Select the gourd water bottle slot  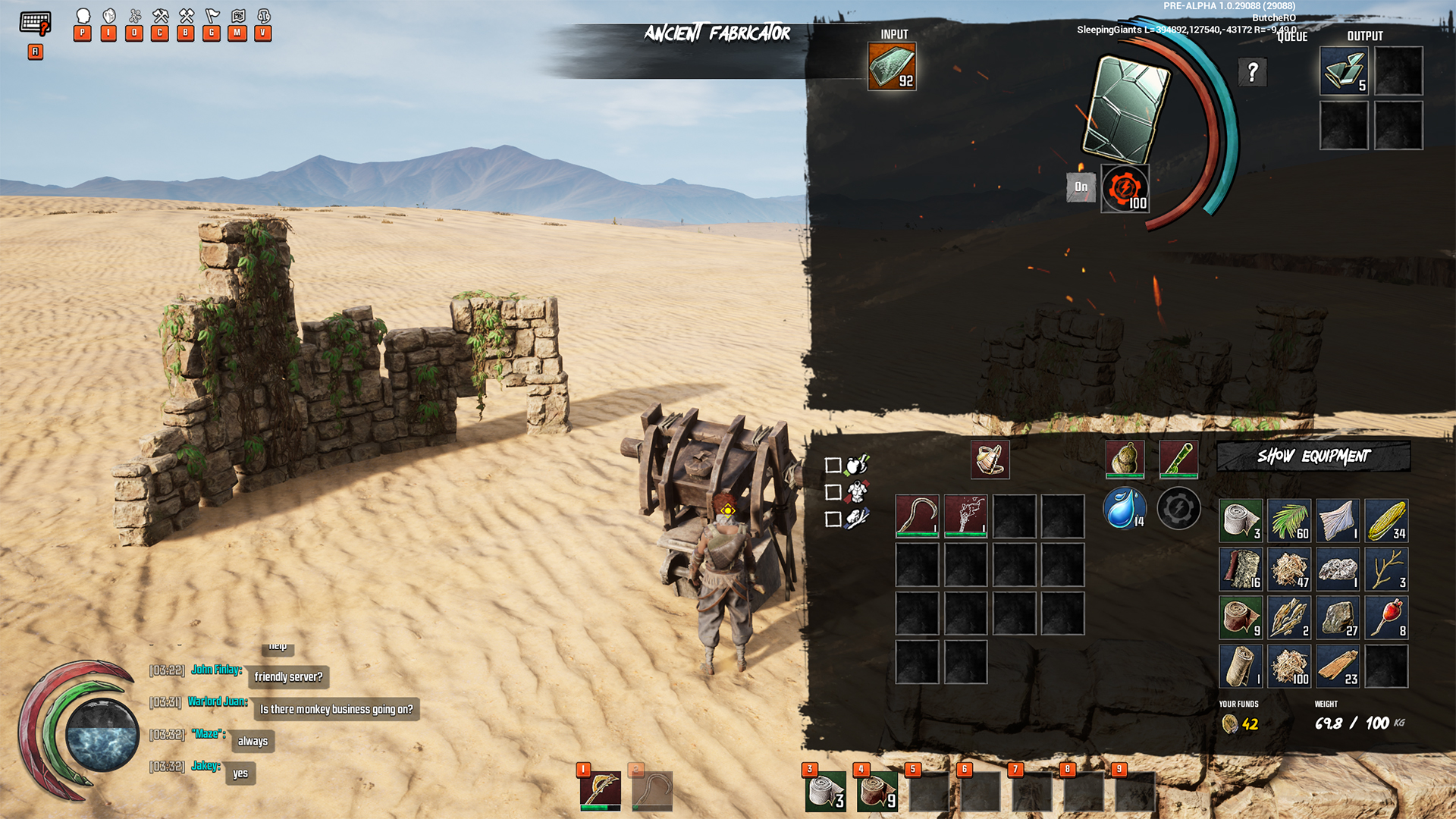1125,460
